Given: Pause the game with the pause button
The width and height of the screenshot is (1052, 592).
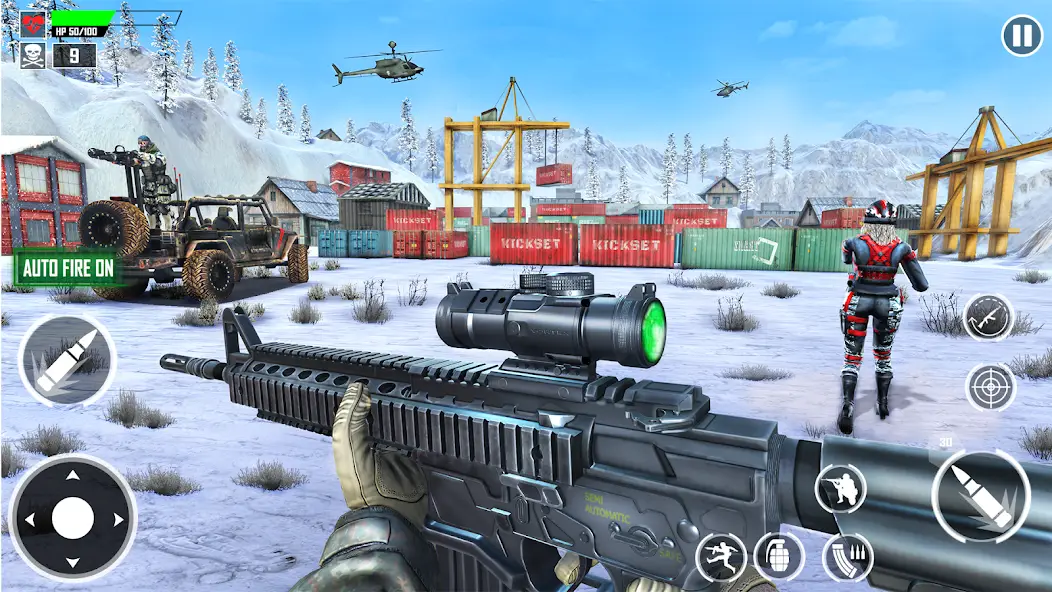Looking at the screenshot, I should coord(1020,37).
